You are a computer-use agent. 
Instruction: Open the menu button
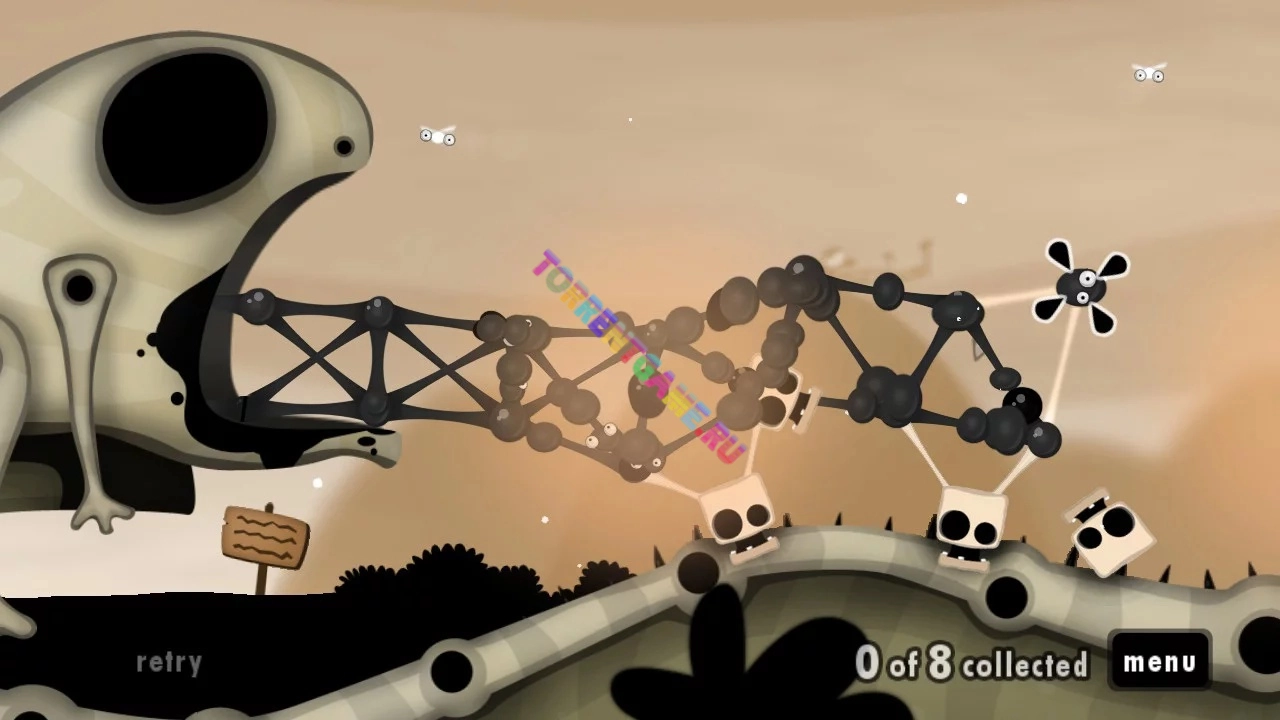(1159, 661)
